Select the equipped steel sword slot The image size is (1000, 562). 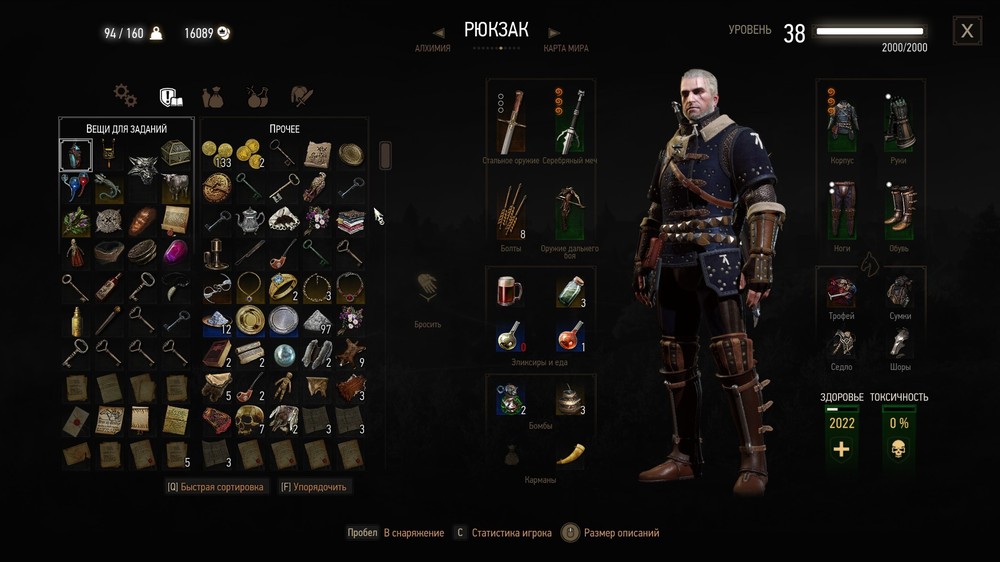(511, 121)
